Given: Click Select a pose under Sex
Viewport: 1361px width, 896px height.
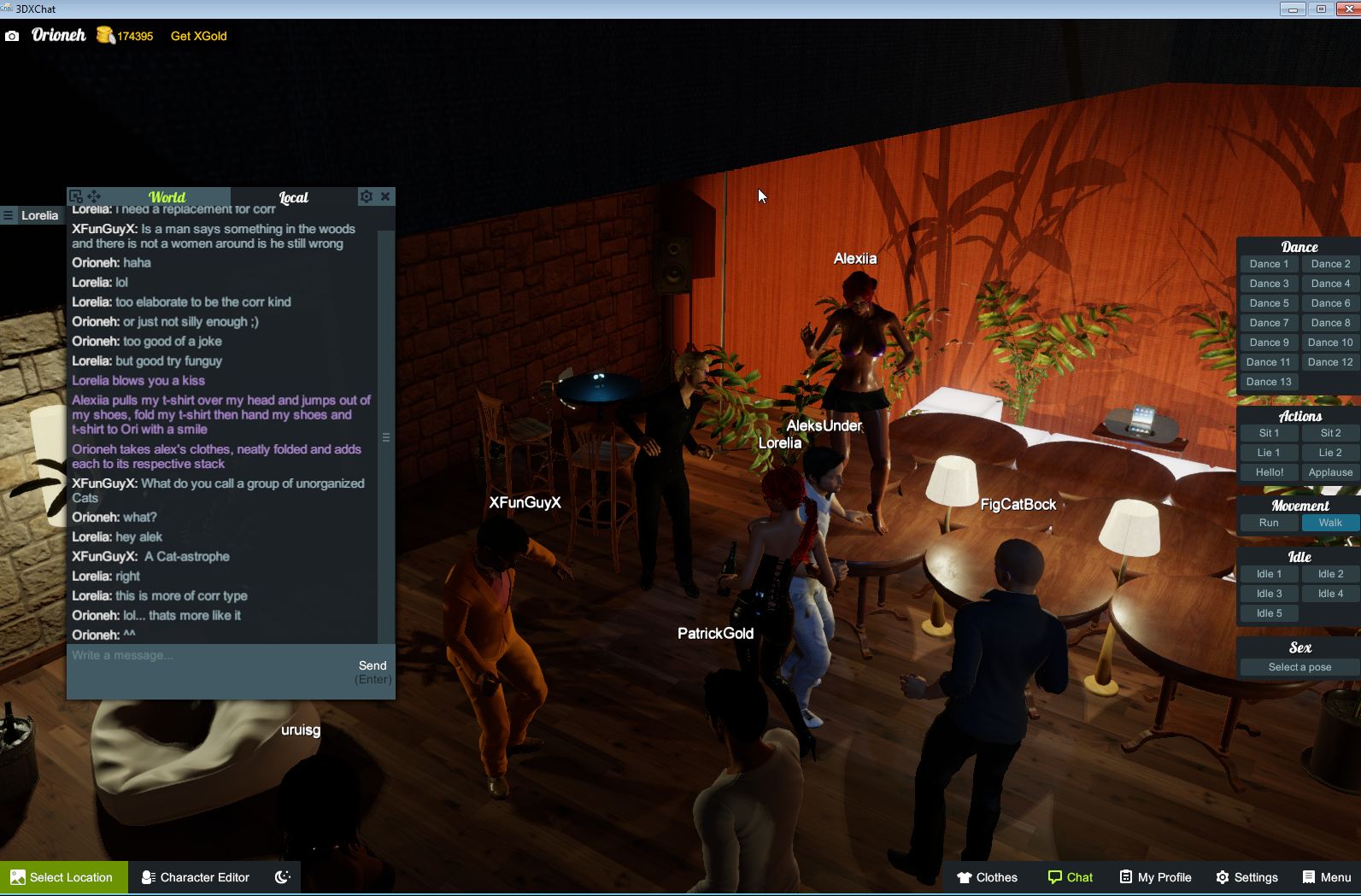Looking at the screenshot, I should click(x=1298, y=666).
